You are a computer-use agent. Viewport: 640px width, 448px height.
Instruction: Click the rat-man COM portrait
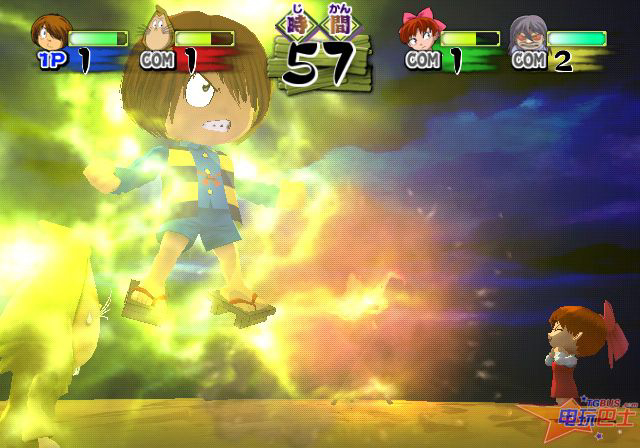point(157,32)
